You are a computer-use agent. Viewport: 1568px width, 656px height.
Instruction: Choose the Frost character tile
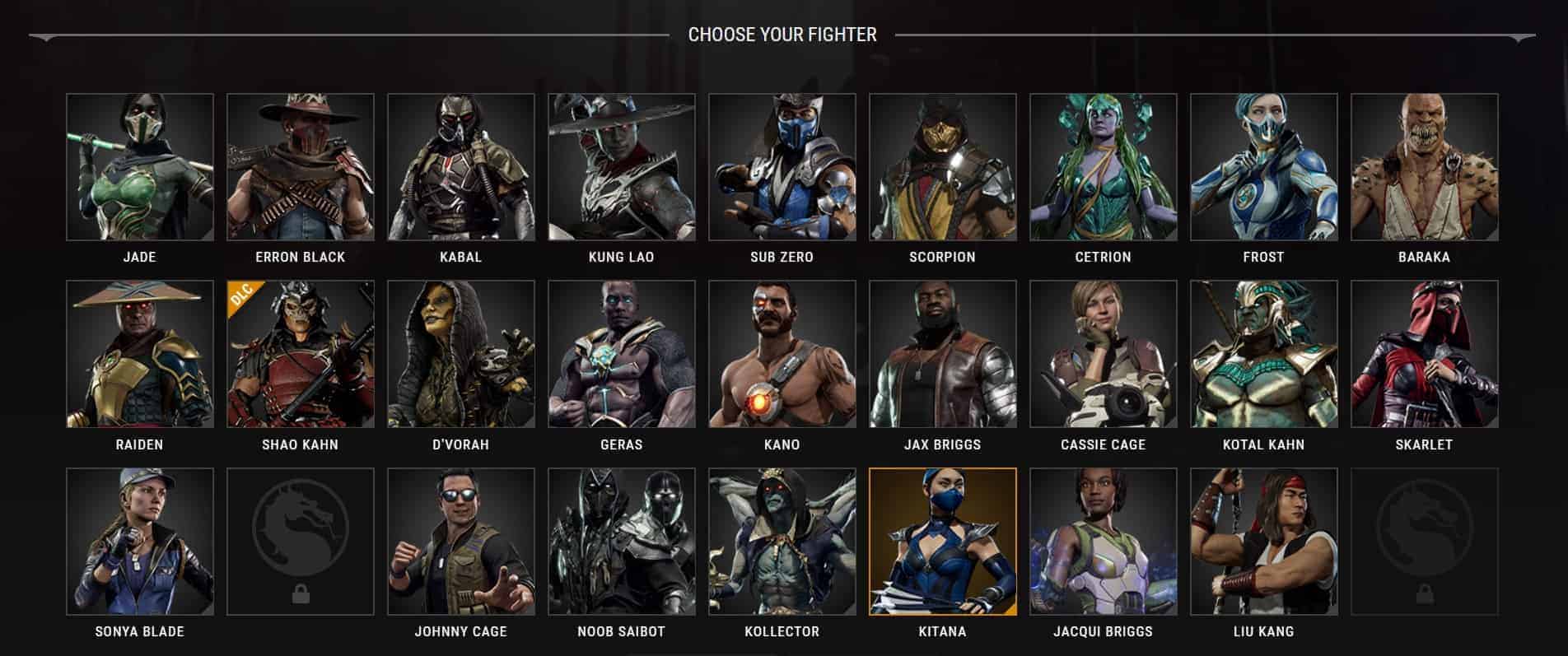[x=1264, y=167]
